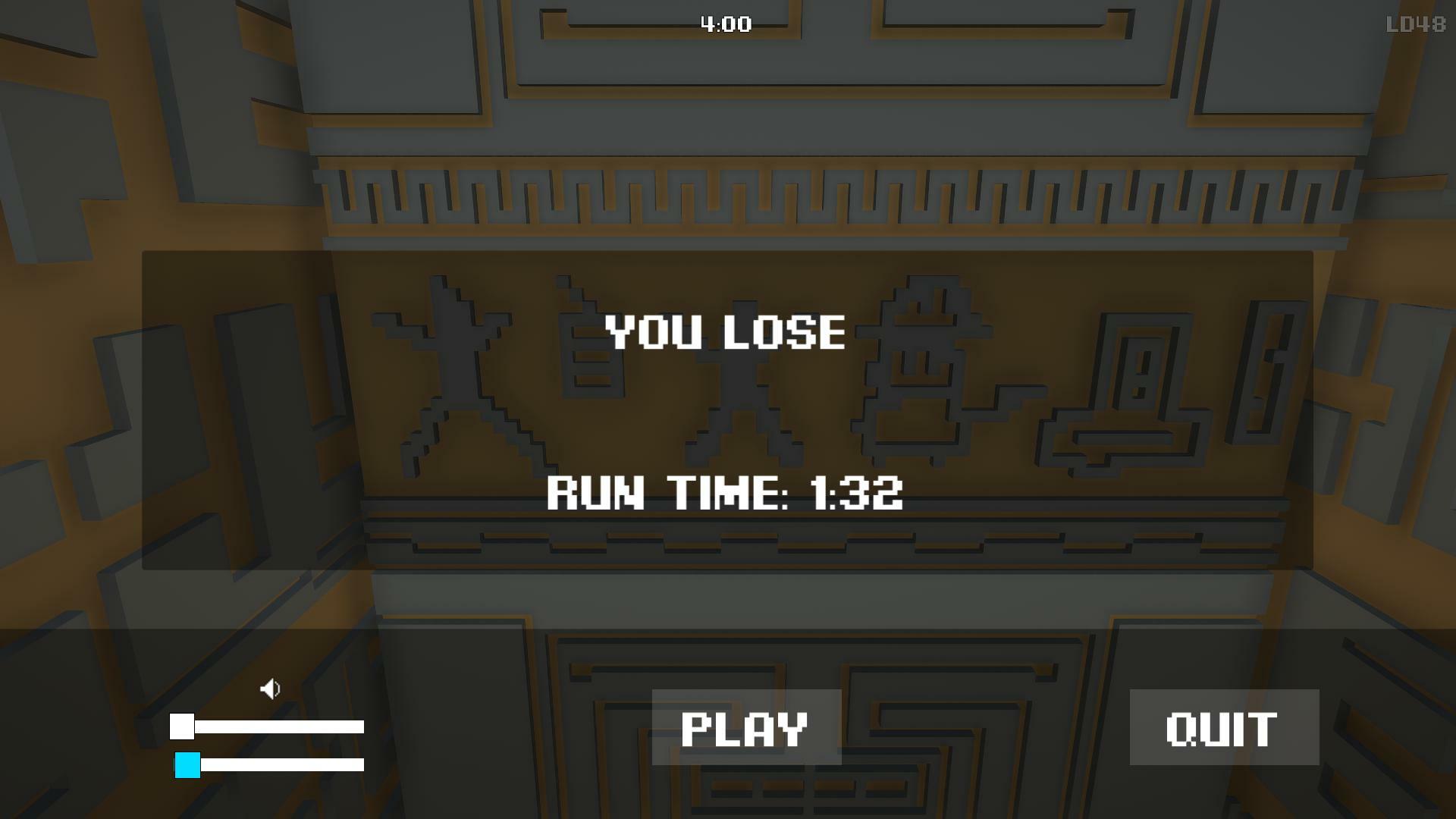
Task: Click the white handle of the top volume slider
Action: pos(182,727)
